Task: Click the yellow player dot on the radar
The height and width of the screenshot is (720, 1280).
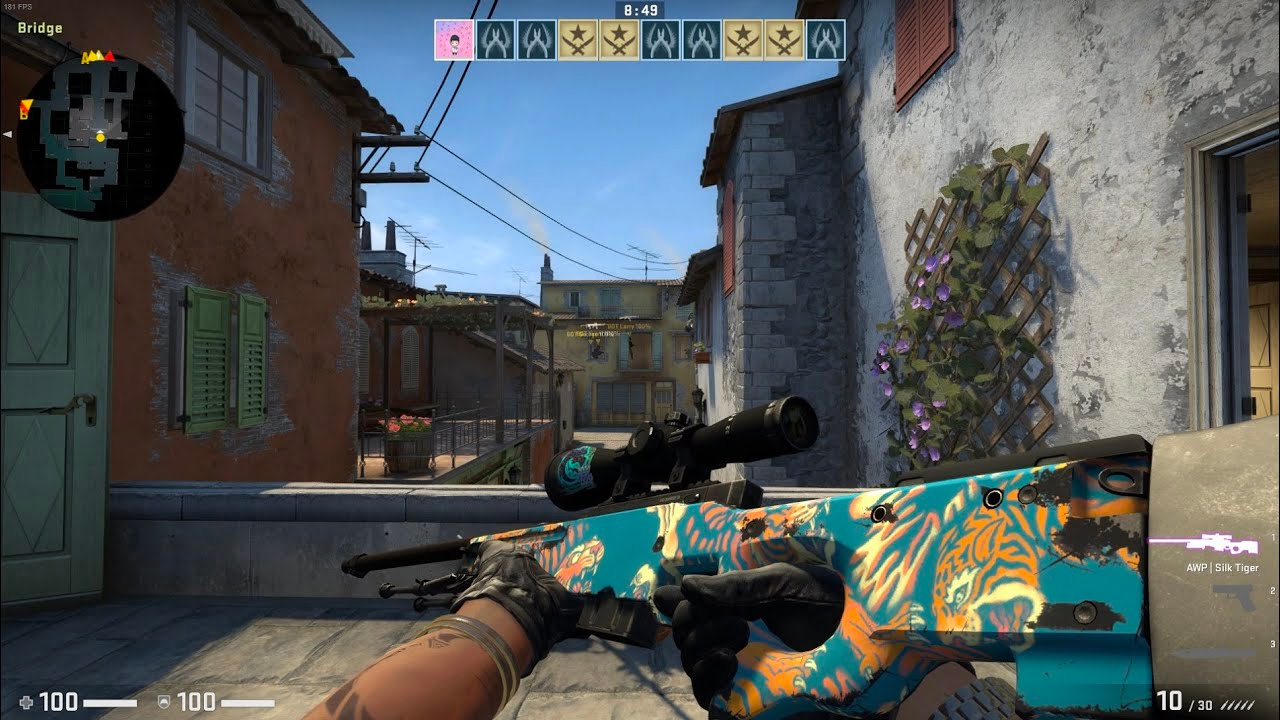Action: point(100,138)
